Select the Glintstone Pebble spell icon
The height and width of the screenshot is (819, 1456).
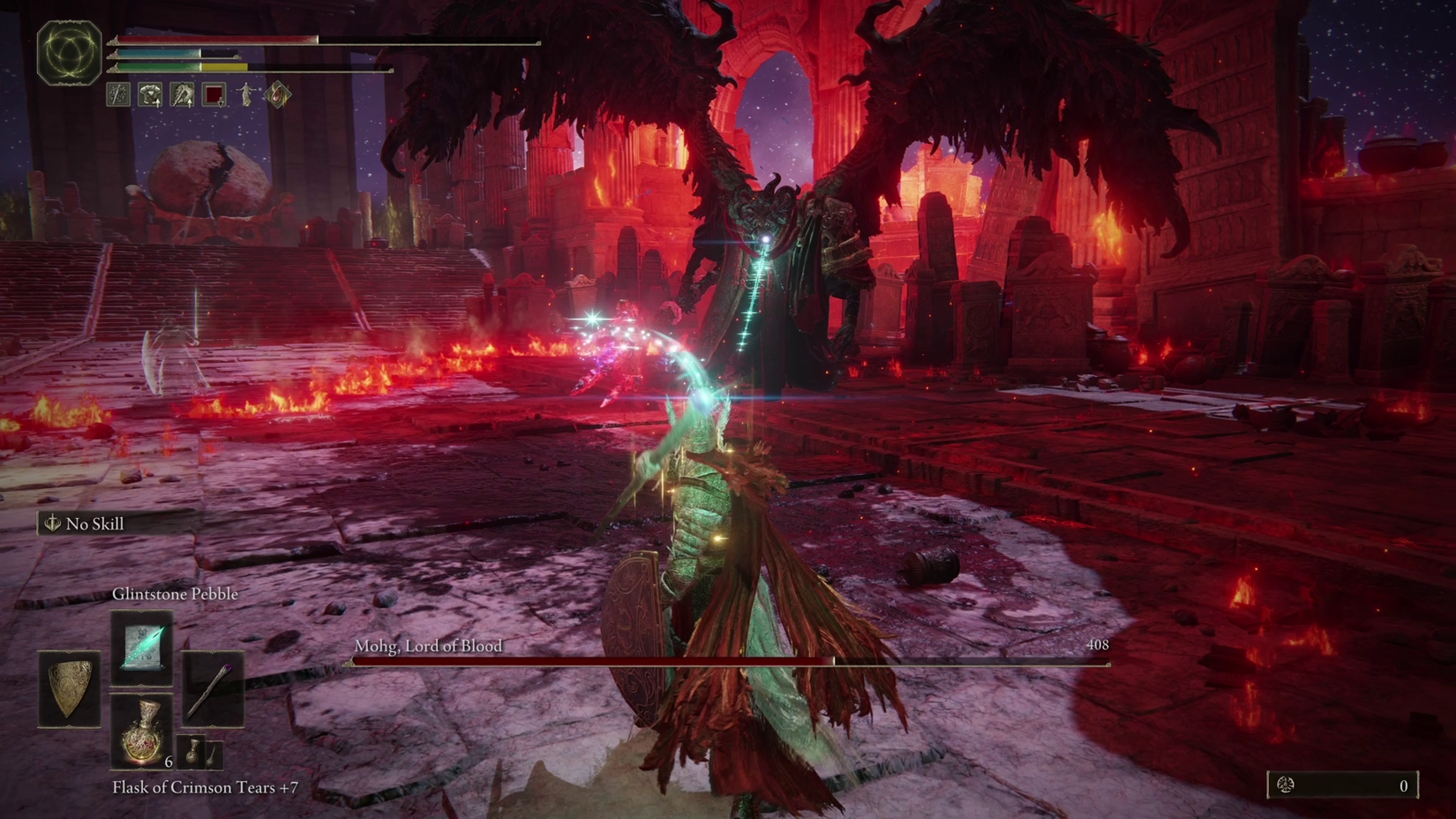(x=144, y=648)
